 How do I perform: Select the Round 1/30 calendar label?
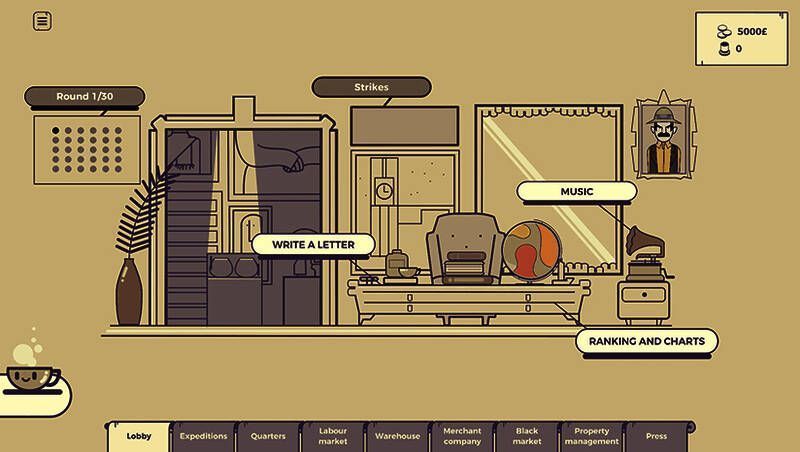[85, 96]
